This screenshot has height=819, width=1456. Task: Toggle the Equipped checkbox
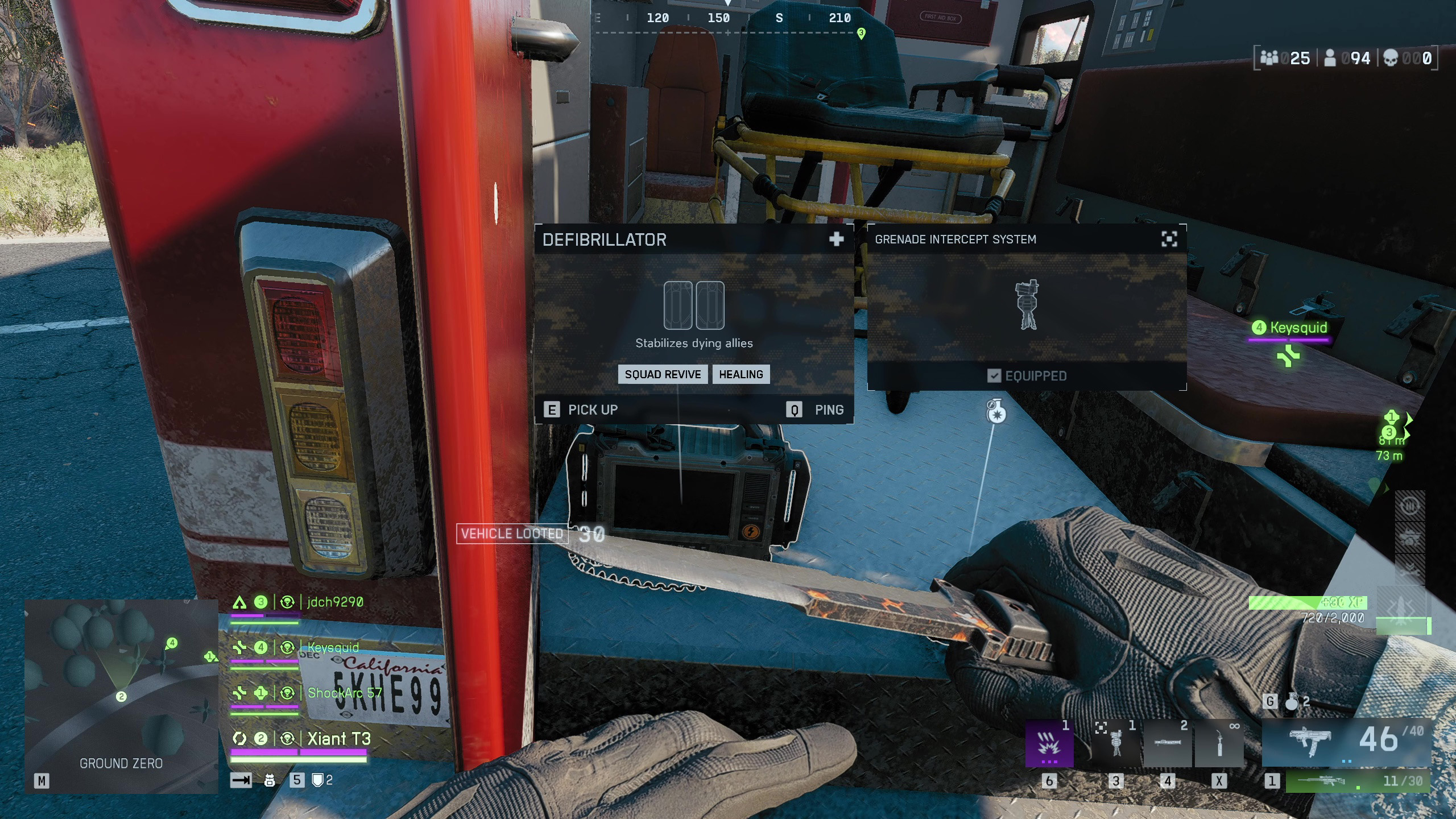click(x=994, y=376)
